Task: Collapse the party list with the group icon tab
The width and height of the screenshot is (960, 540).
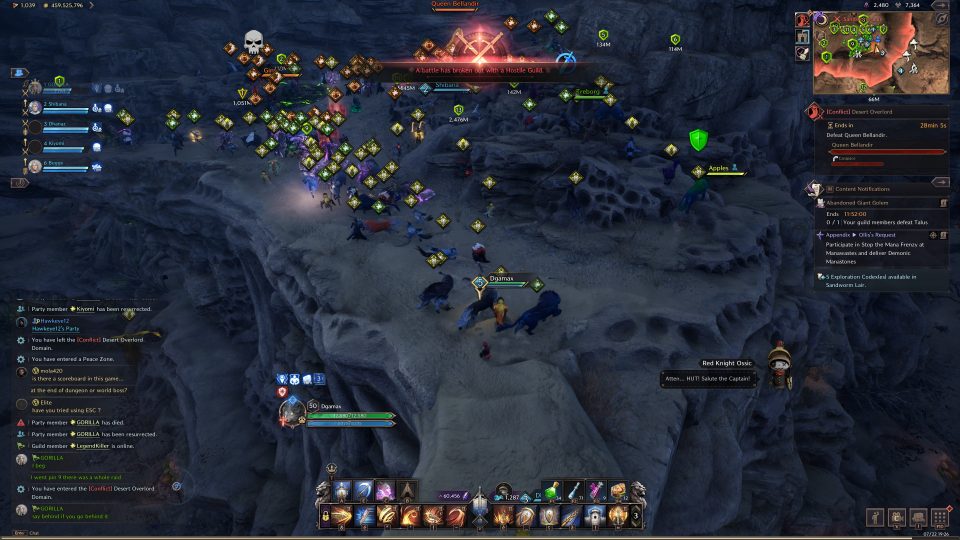Action: [x=18, y=73]
